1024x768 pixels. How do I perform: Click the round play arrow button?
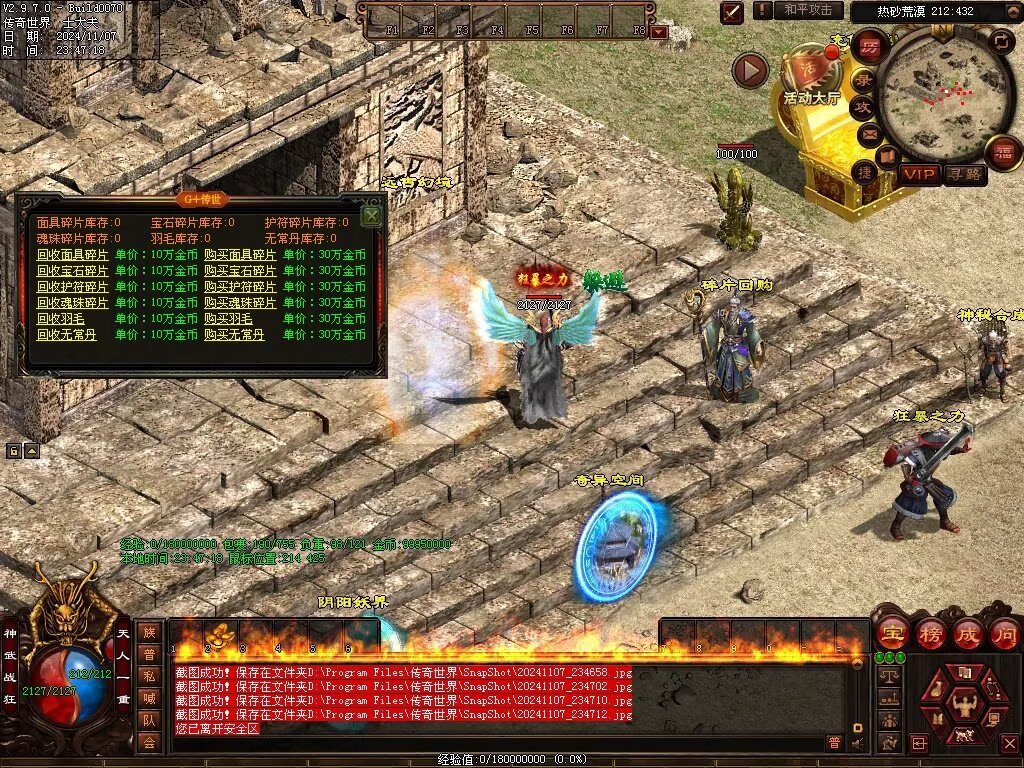pyautogui.click(x=749, y=70)
